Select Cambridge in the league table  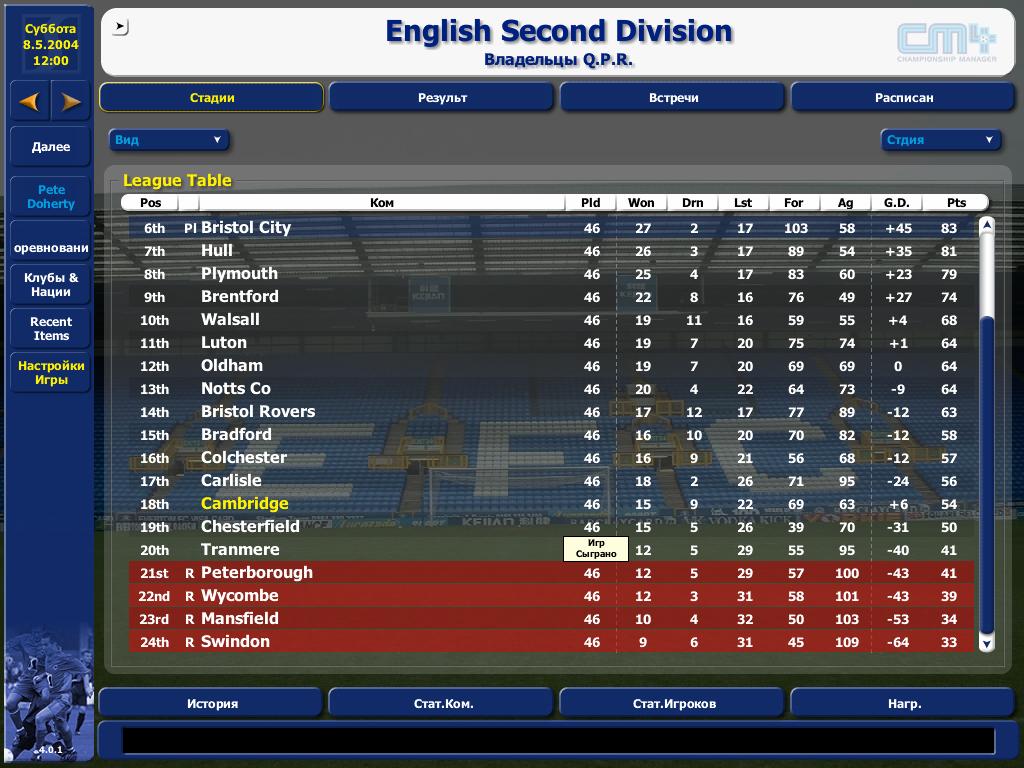[x=244, y=504]
